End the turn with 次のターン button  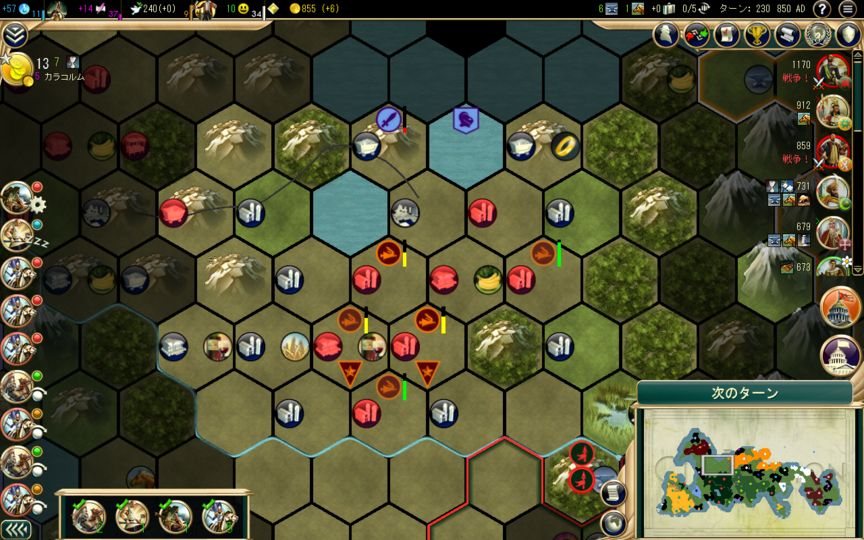click(x=743, y=394)
